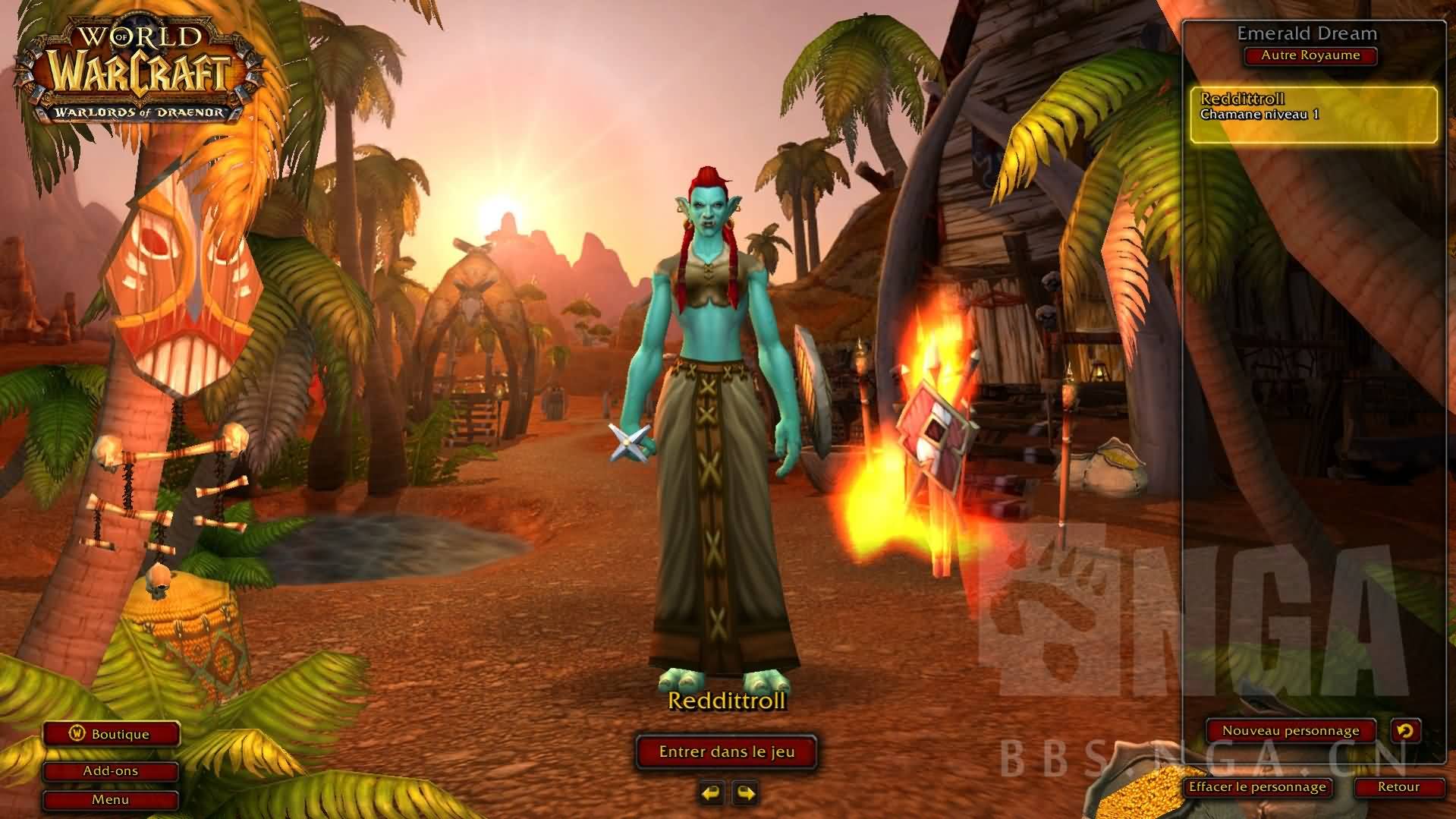The height and width of the screenshot is (819, 1456).
Task: Open the Boutique shop
Action: pyautogui.click(x=111, y=734)
